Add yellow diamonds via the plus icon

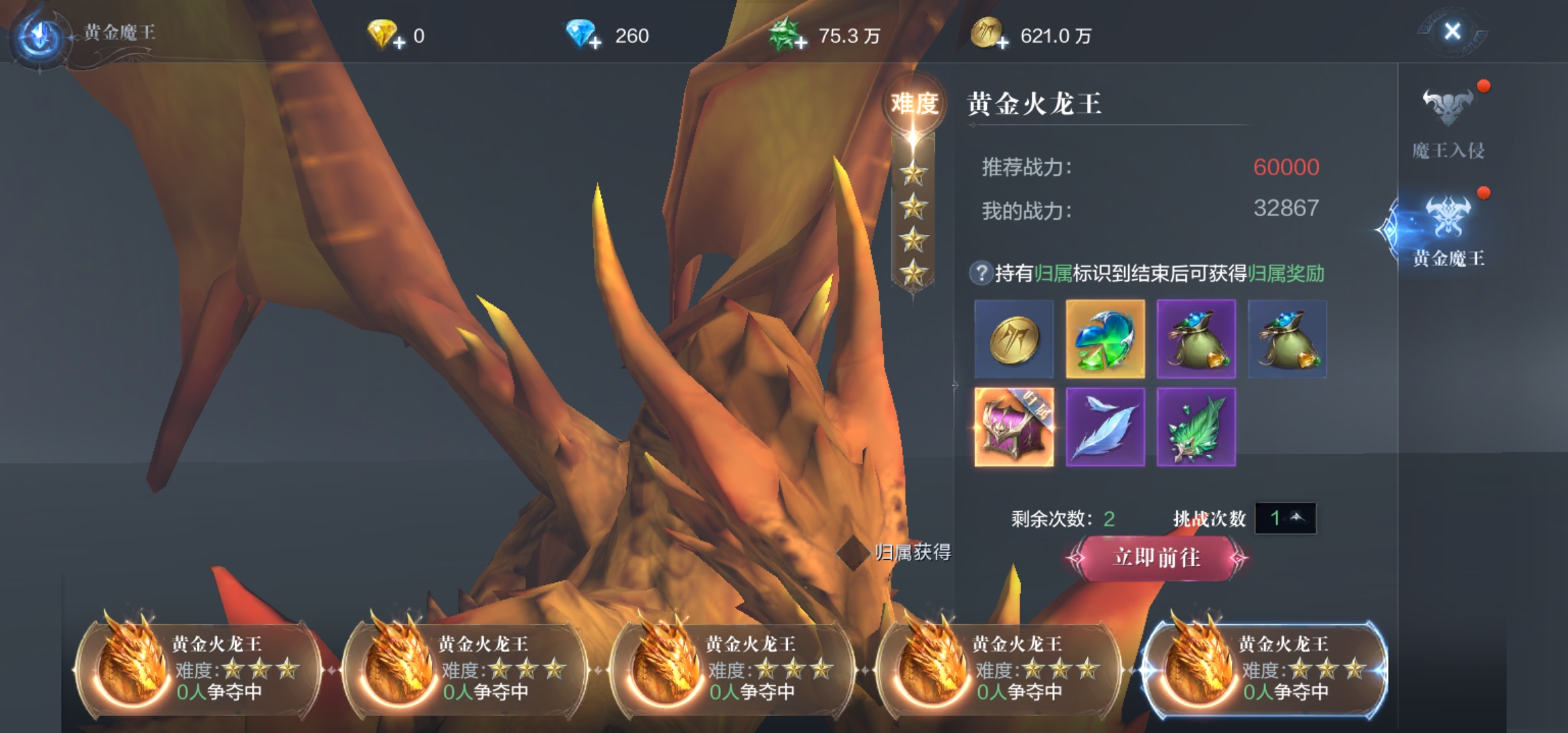(399, 43)
